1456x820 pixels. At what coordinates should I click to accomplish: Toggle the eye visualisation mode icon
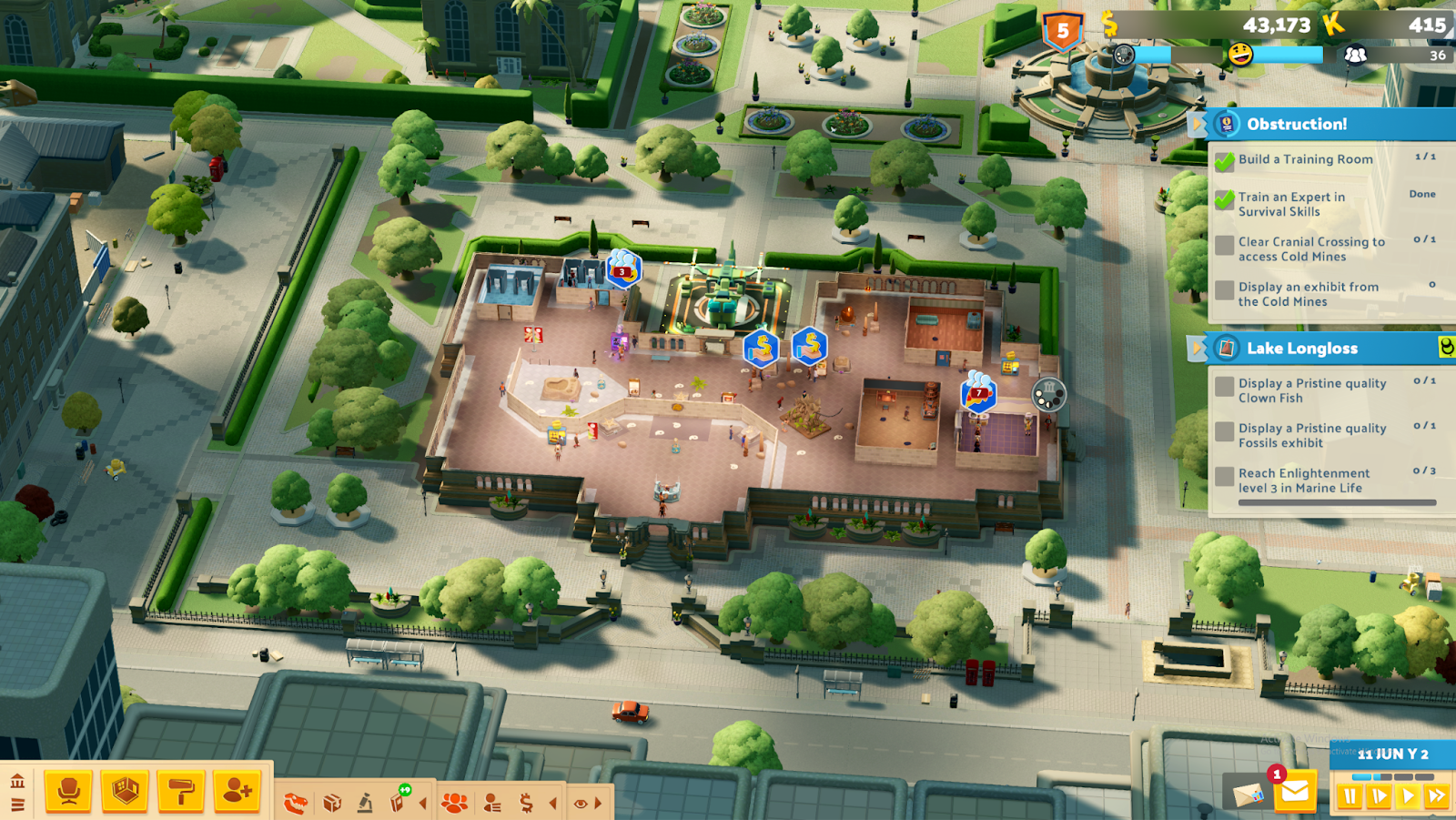point(581,804)
